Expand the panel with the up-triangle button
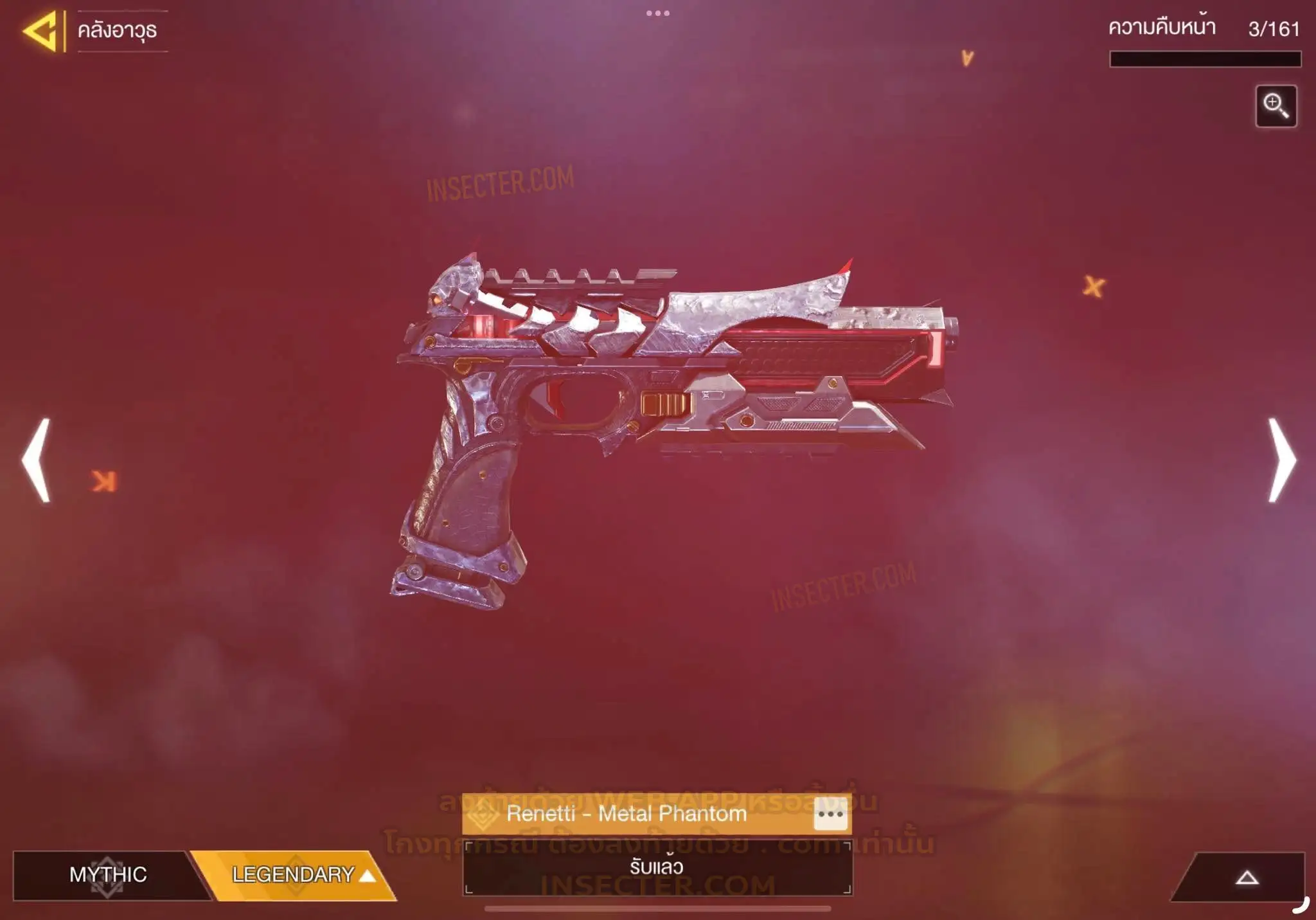Viewport: 1316px width, 920px height. (x=1246, y=877)
